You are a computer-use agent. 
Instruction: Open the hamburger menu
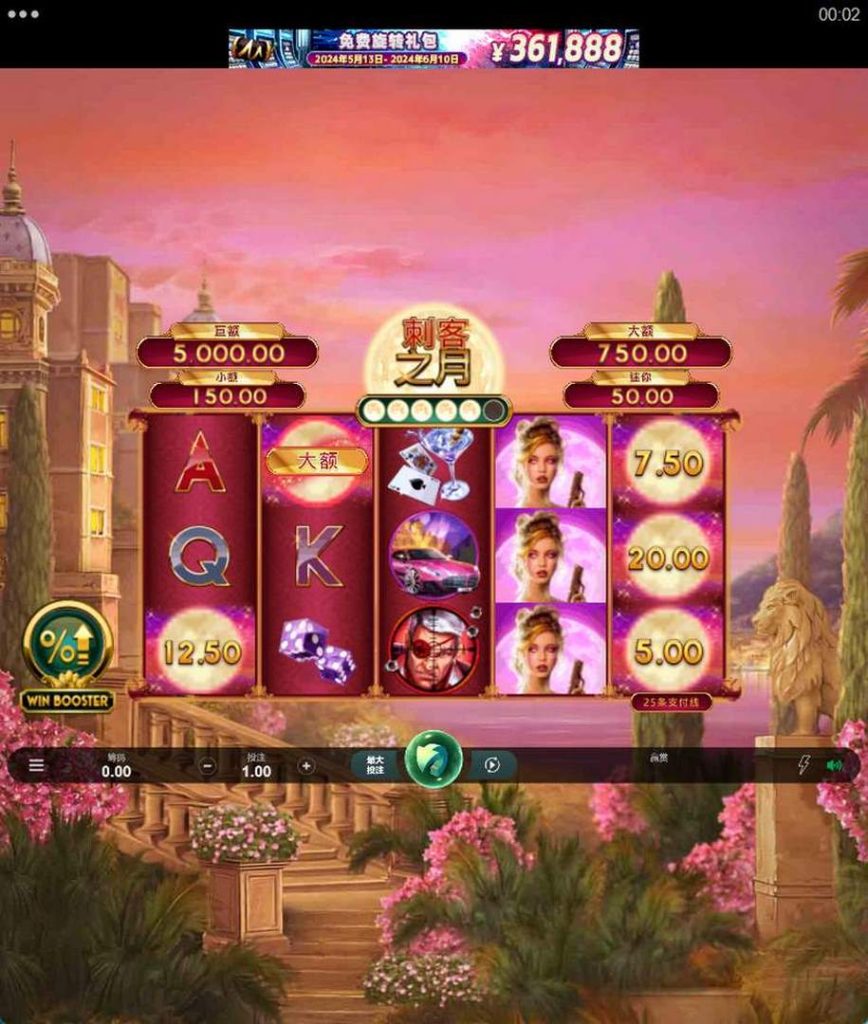(x=37, y=766)
